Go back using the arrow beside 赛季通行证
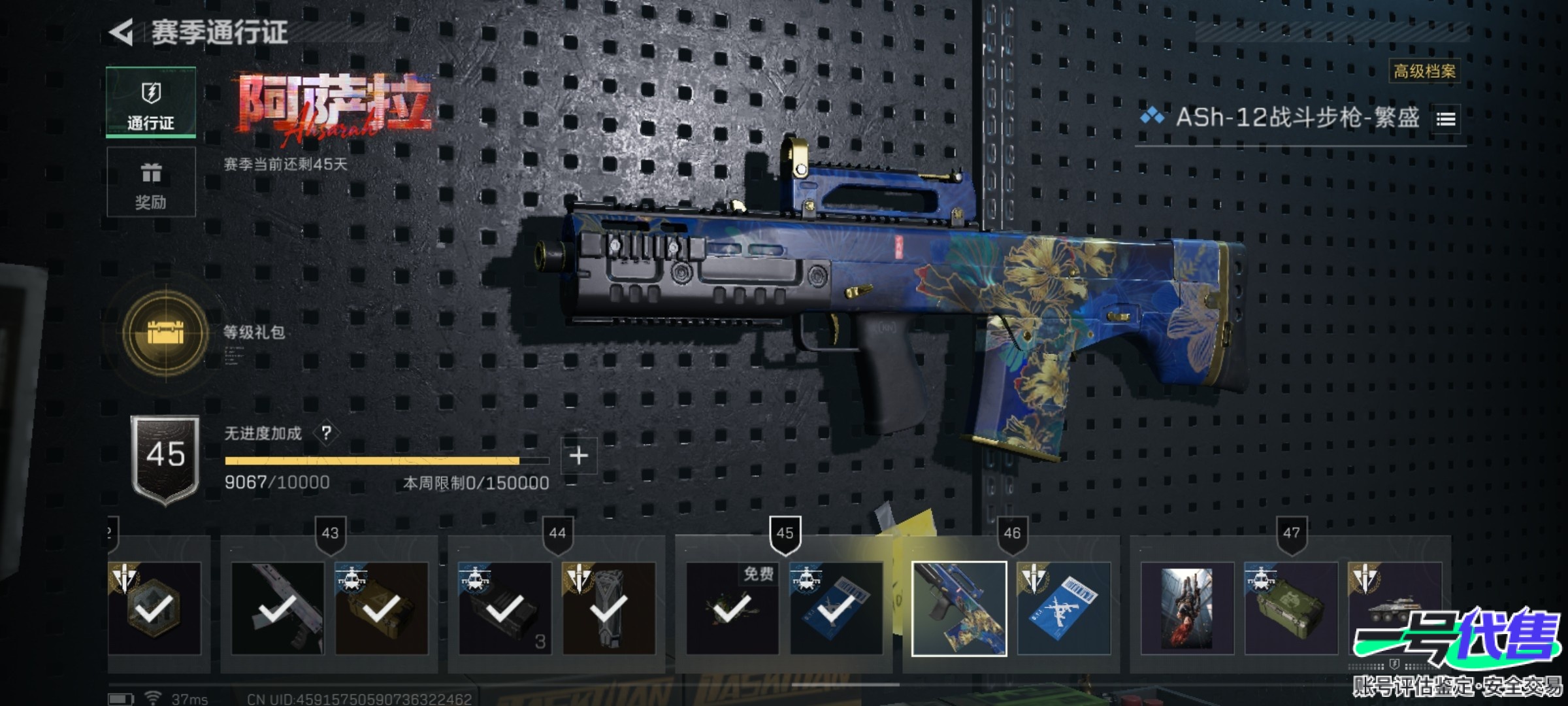Screen dimensions: 1568x706 tap(122, 33)
